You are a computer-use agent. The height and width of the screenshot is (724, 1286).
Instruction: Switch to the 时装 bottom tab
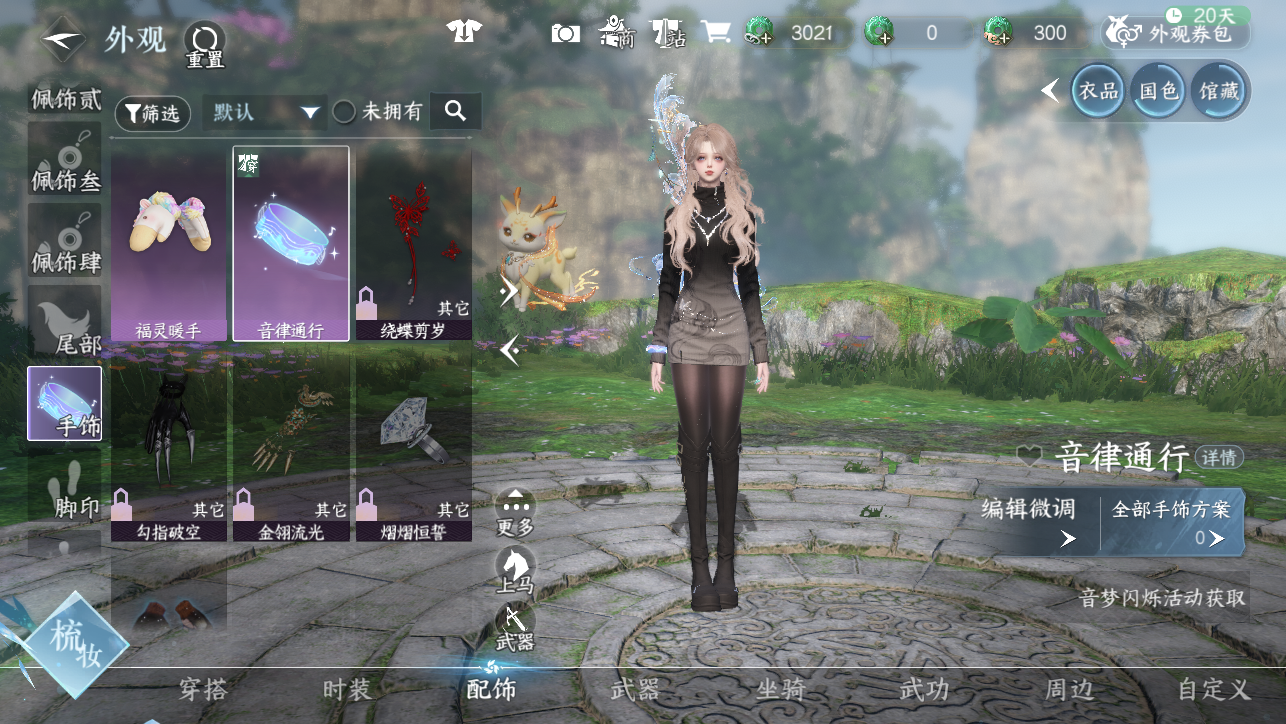pos(347,689)
